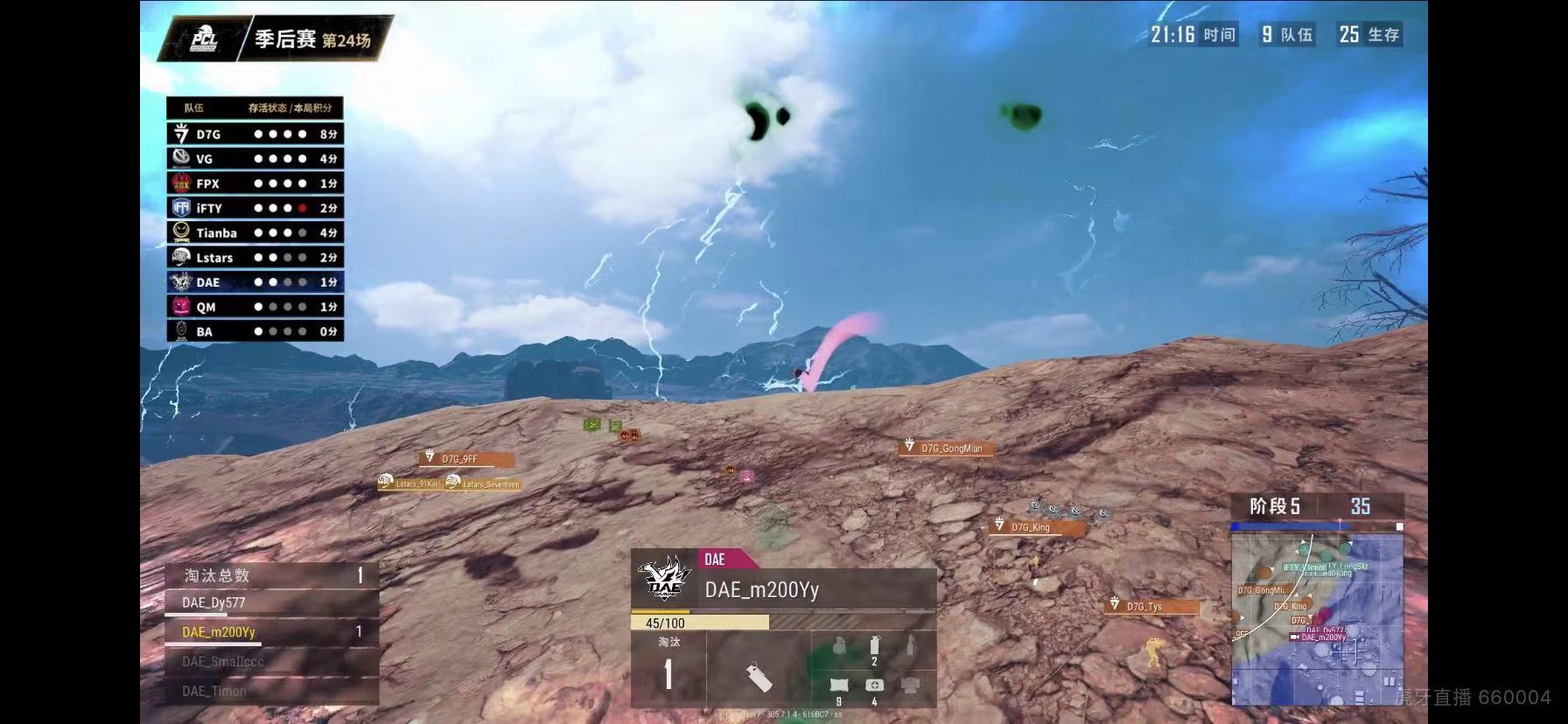Click the D7G_GongMian name tag

pos(950,449)
